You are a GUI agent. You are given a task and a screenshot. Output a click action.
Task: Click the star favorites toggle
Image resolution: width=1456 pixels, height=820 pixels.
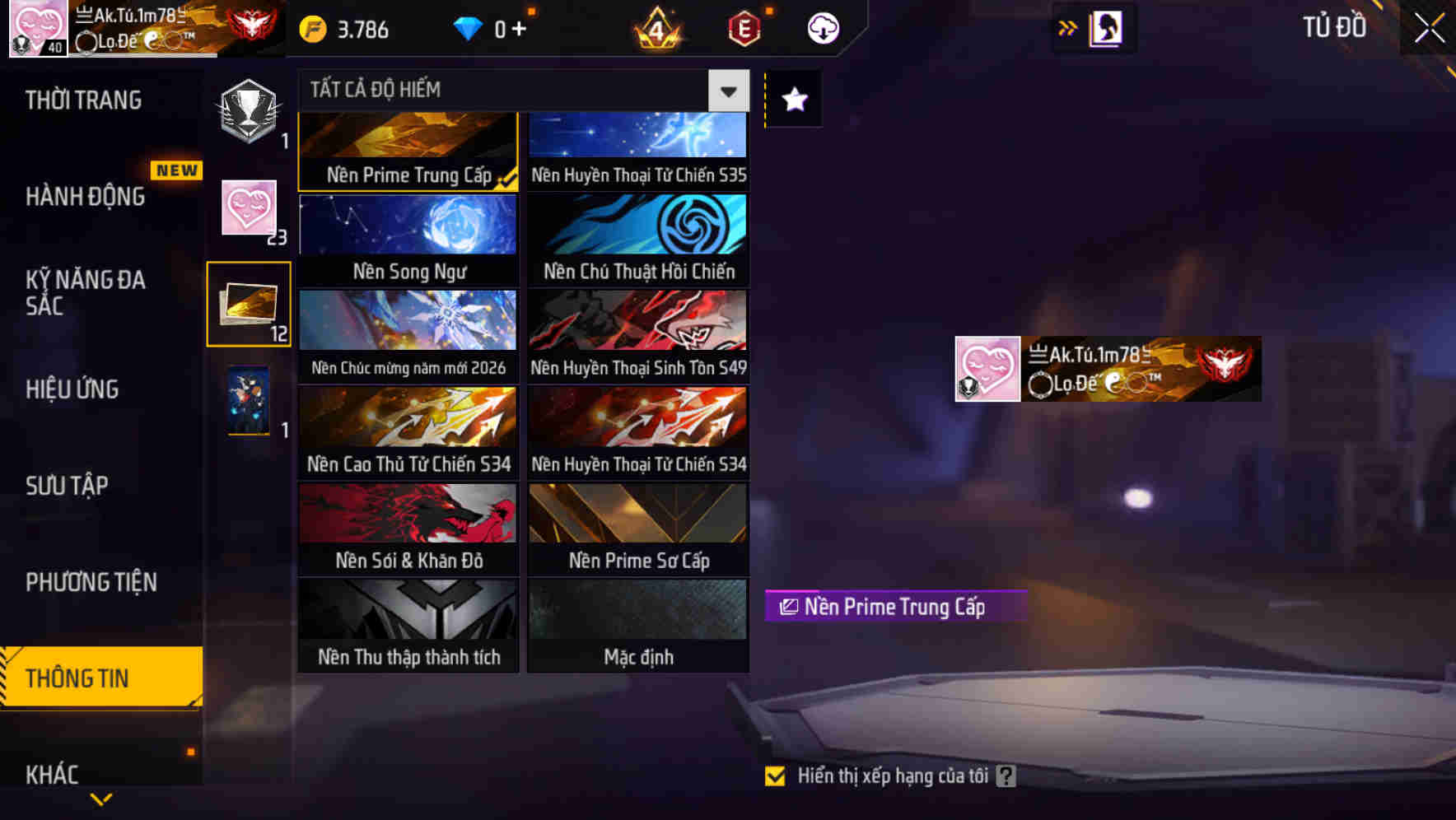793,100
